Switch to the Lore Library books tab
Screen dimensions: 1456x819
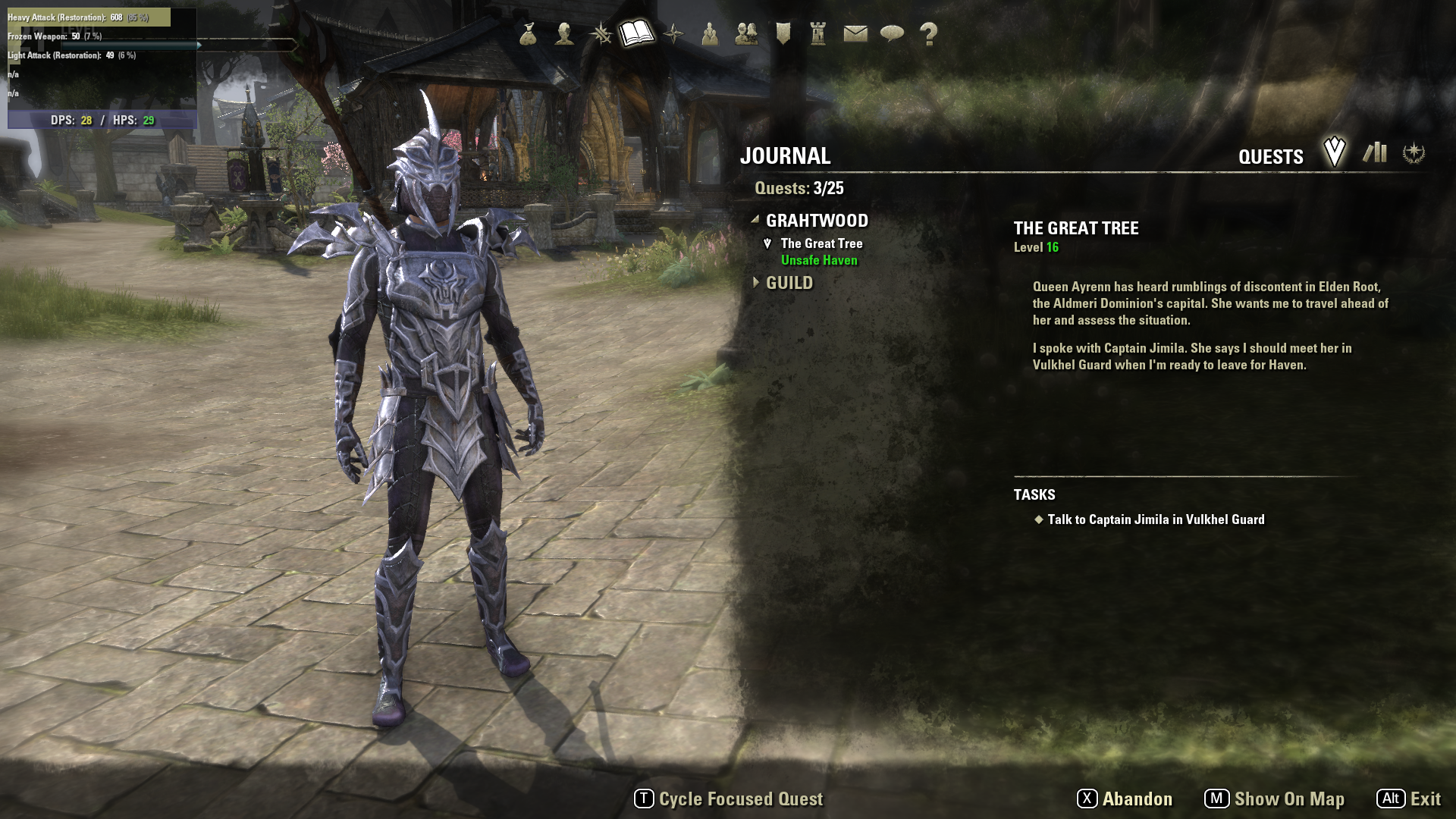tap(1374, 152)
